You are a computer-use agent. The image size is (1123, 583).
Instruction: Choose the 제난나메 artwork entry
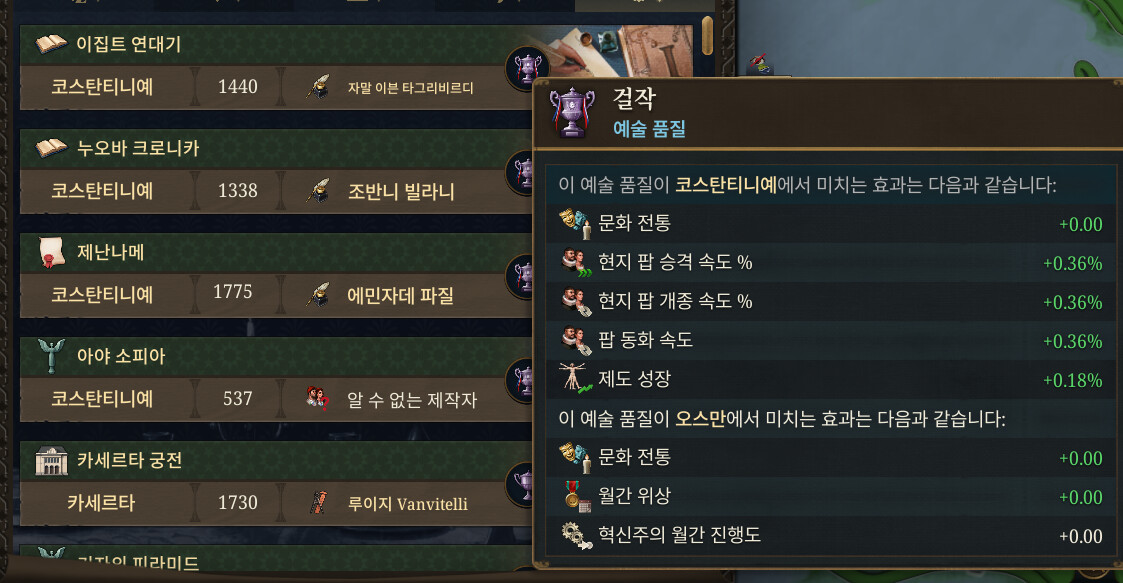click(110, 252)
